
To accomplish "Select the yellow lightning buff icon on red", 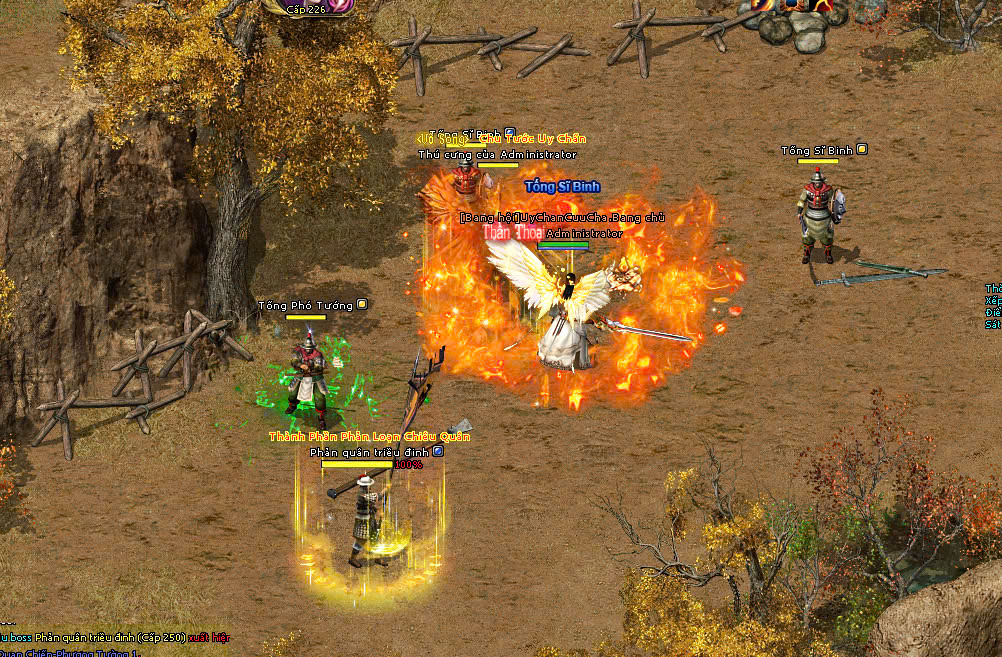I will tap(823, 5).
